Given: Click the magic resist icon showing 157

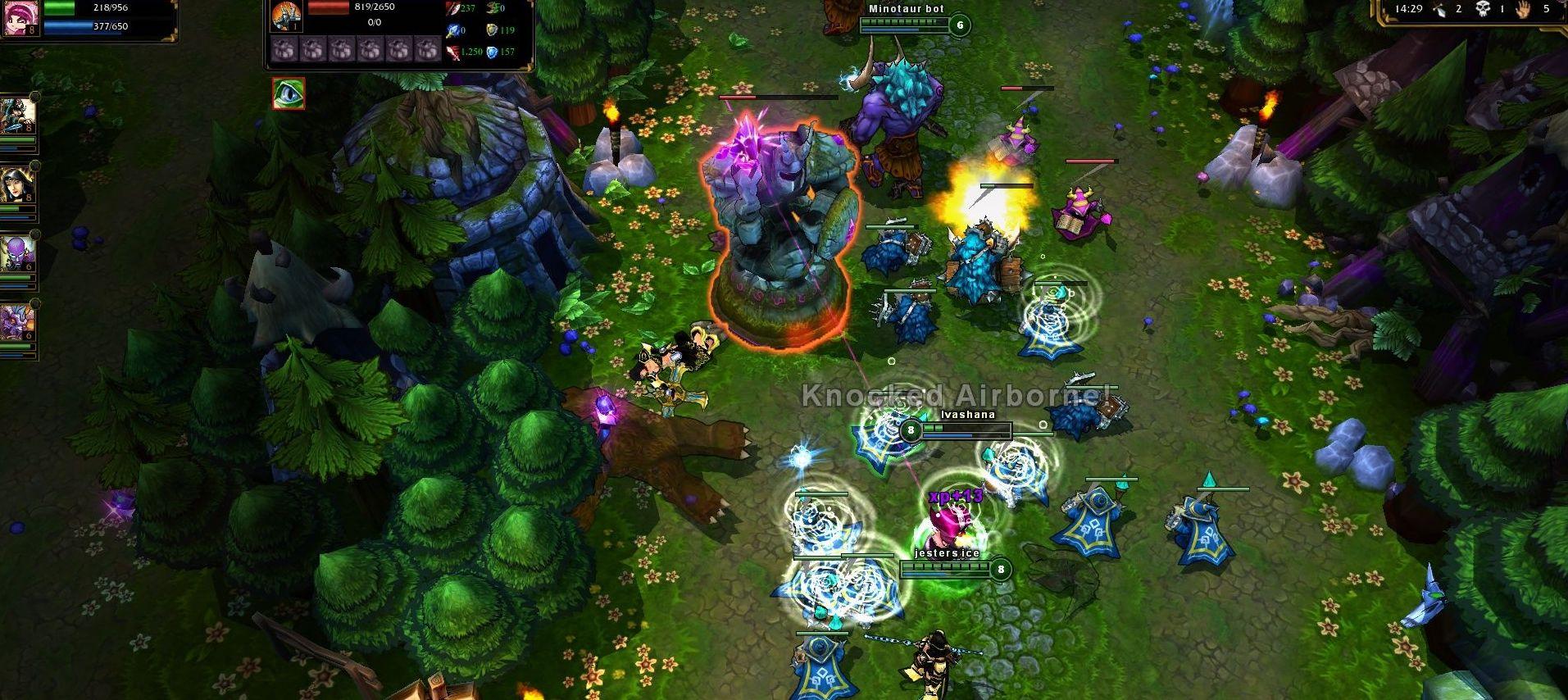Looking at the screenshot, I should pyautogui.click(x=492, y=52).
